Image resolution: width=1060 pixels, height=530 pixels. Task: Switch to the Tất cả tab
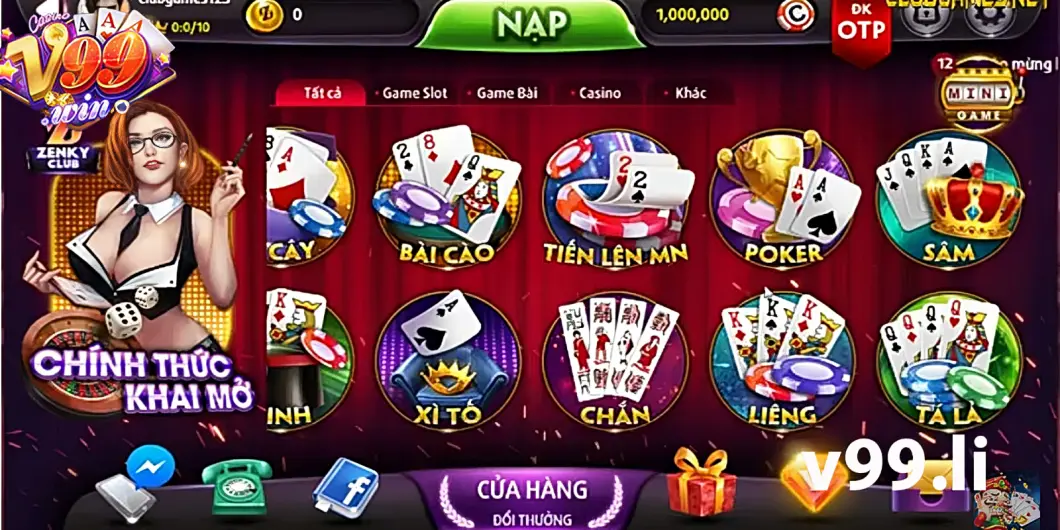[322, 93]
